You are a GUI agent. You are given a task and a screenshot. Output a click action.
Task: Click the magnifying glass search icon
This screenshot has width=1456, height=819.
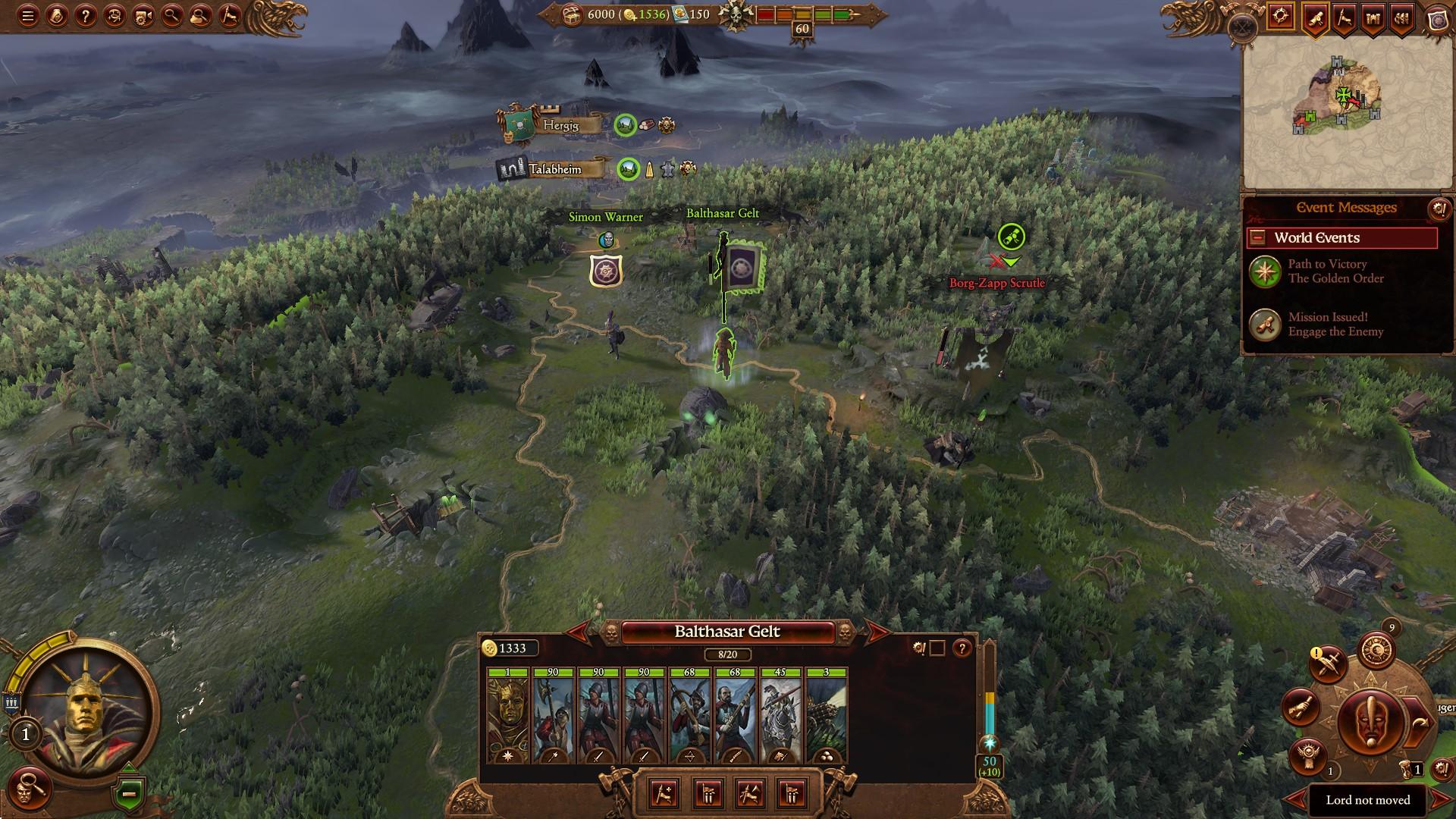point(172,16)
